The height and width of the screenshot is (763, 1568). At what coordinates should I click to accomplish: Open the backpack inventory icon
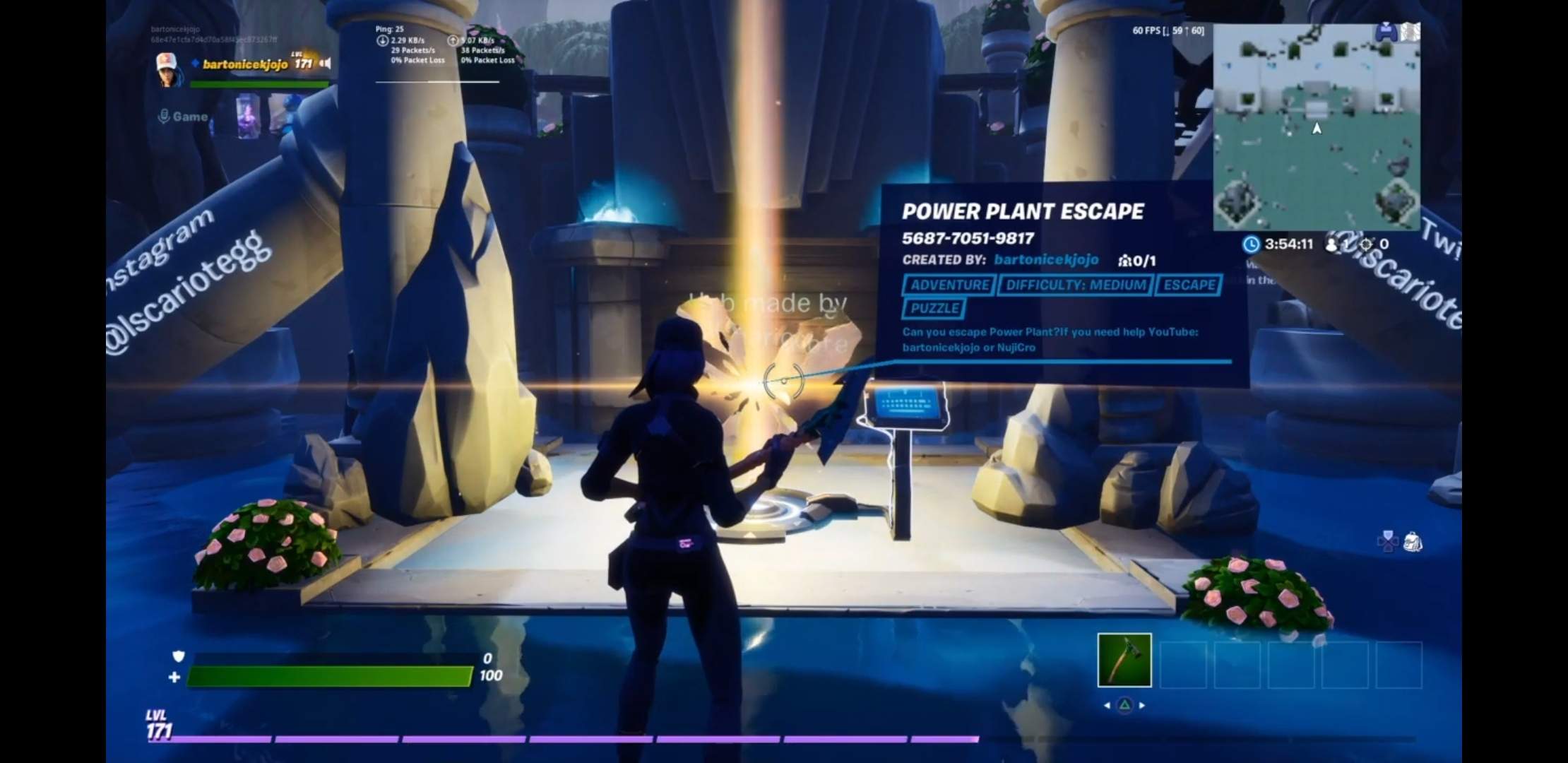(1413, 542)
